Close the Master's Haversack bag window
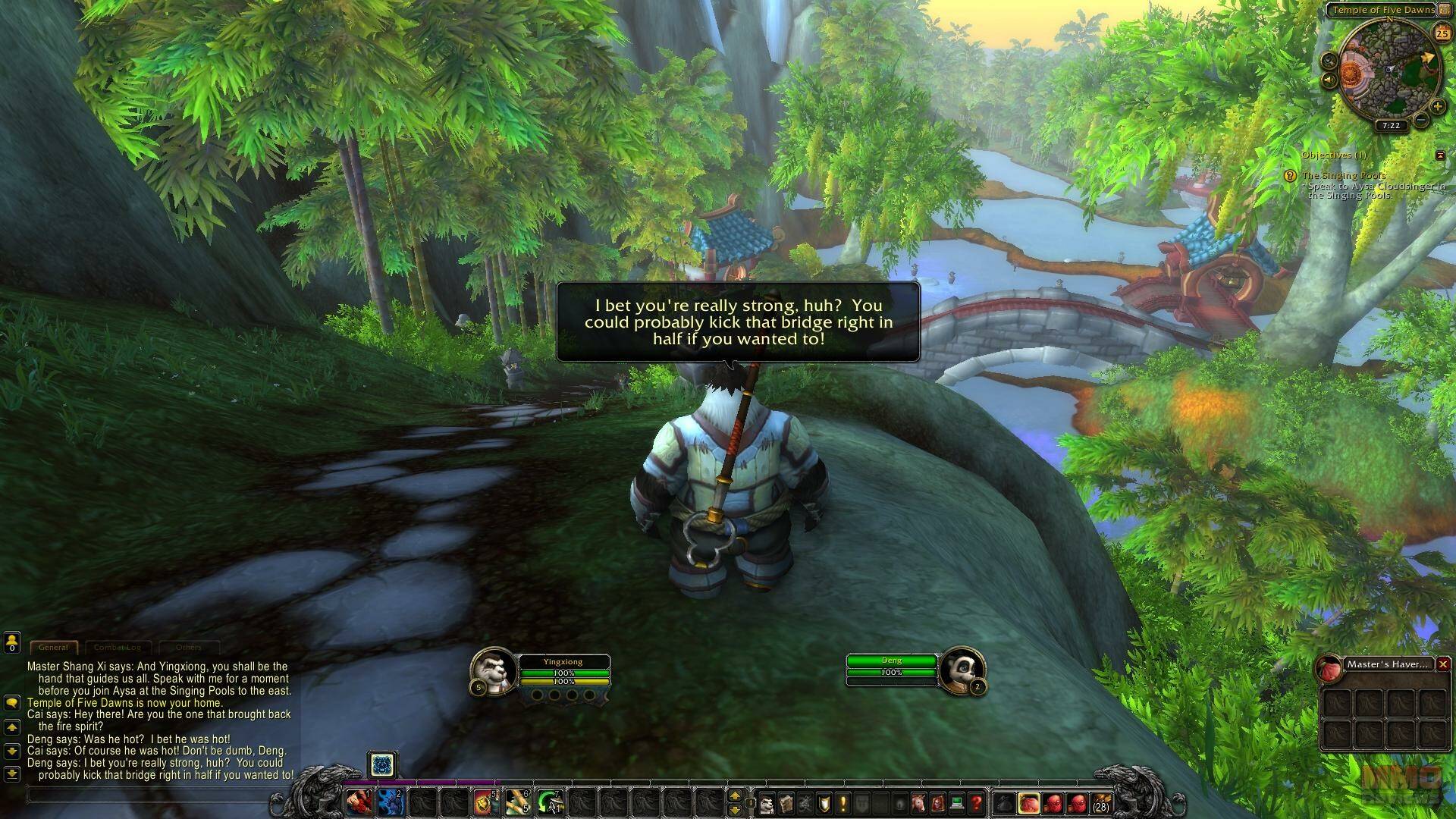 (x=1443, y=664)
